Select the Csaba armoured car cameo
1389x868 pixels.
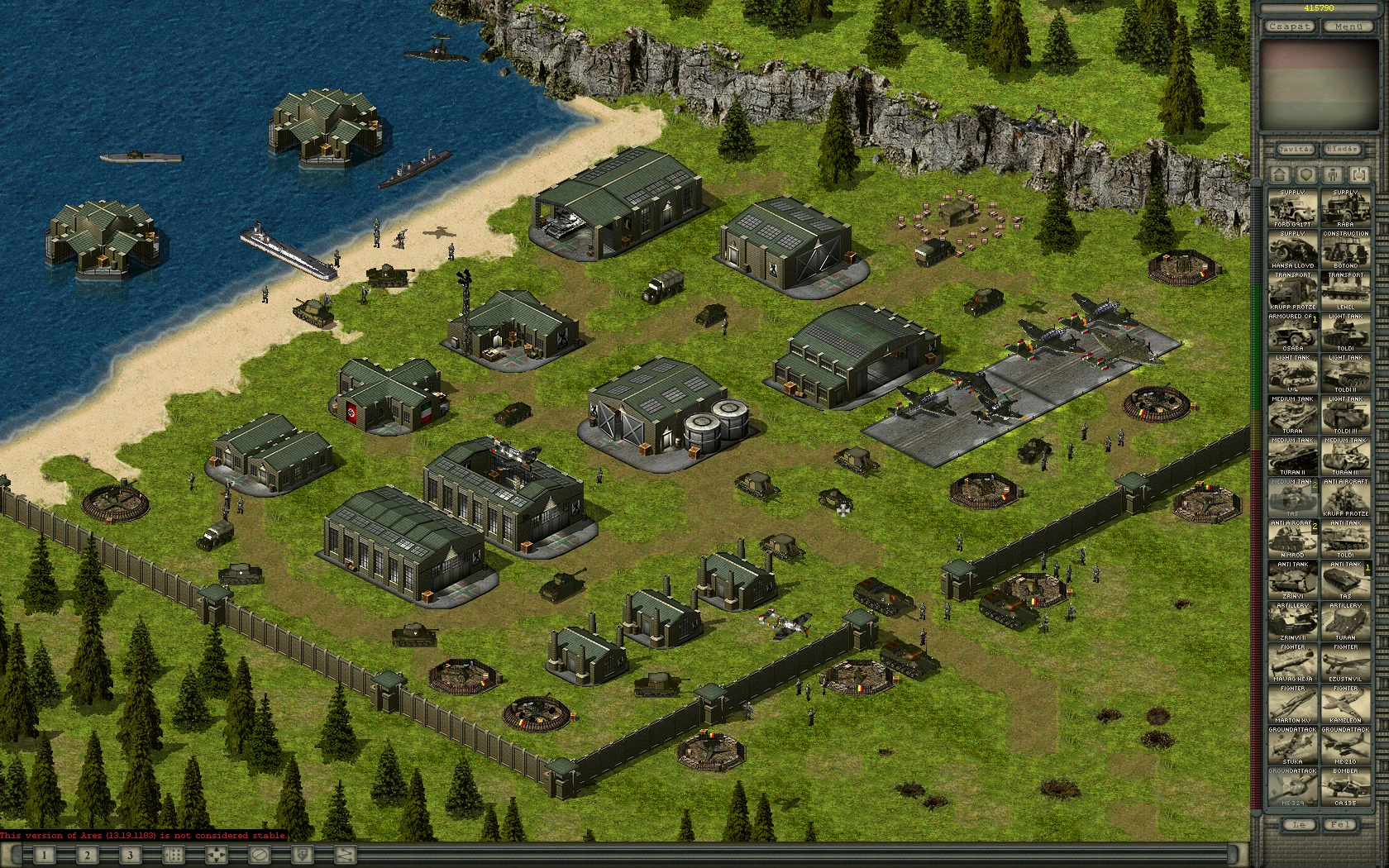coord(1293,332)
